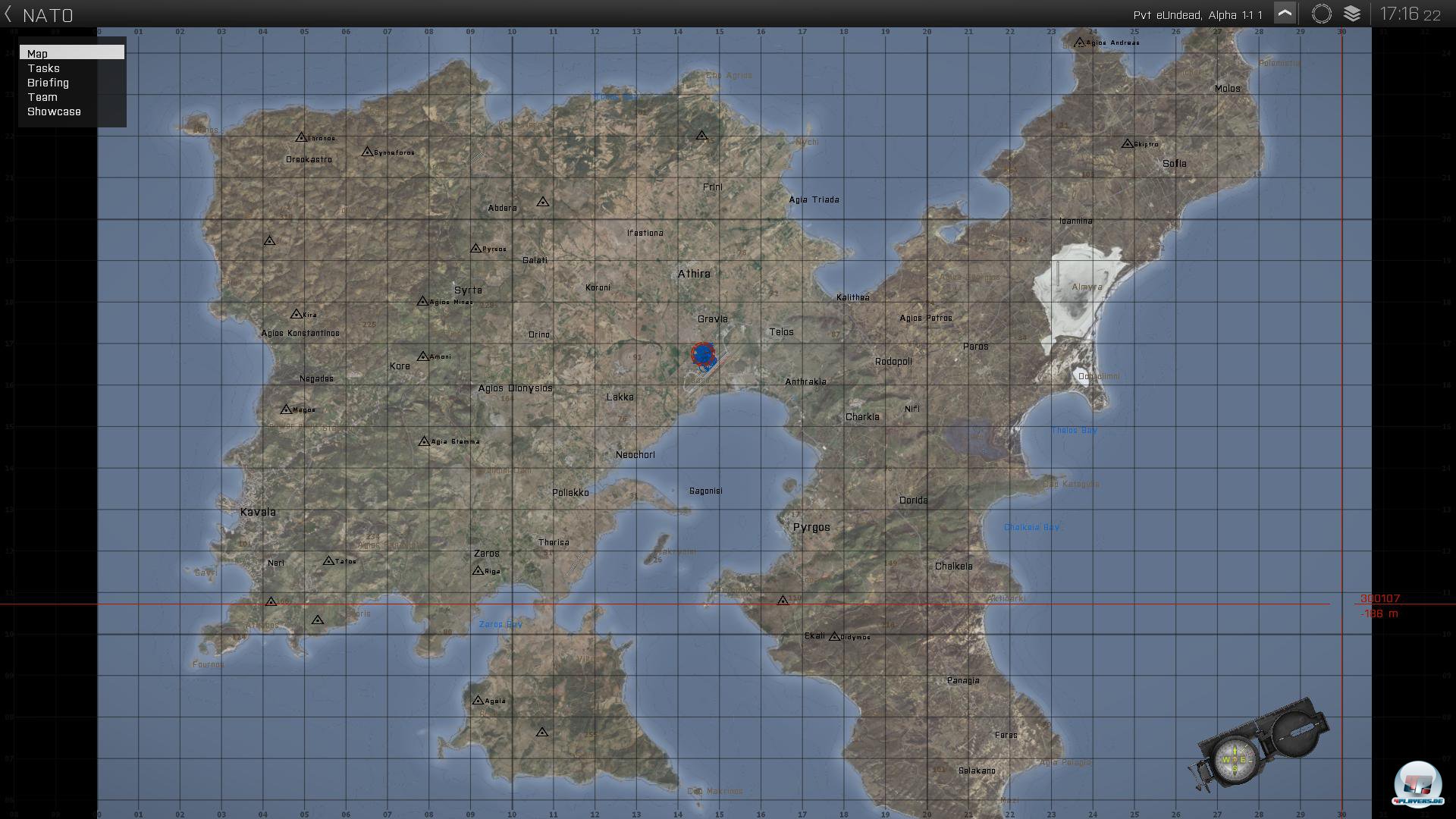Select the Thronos hazard triangle marker

pos(302,137)
